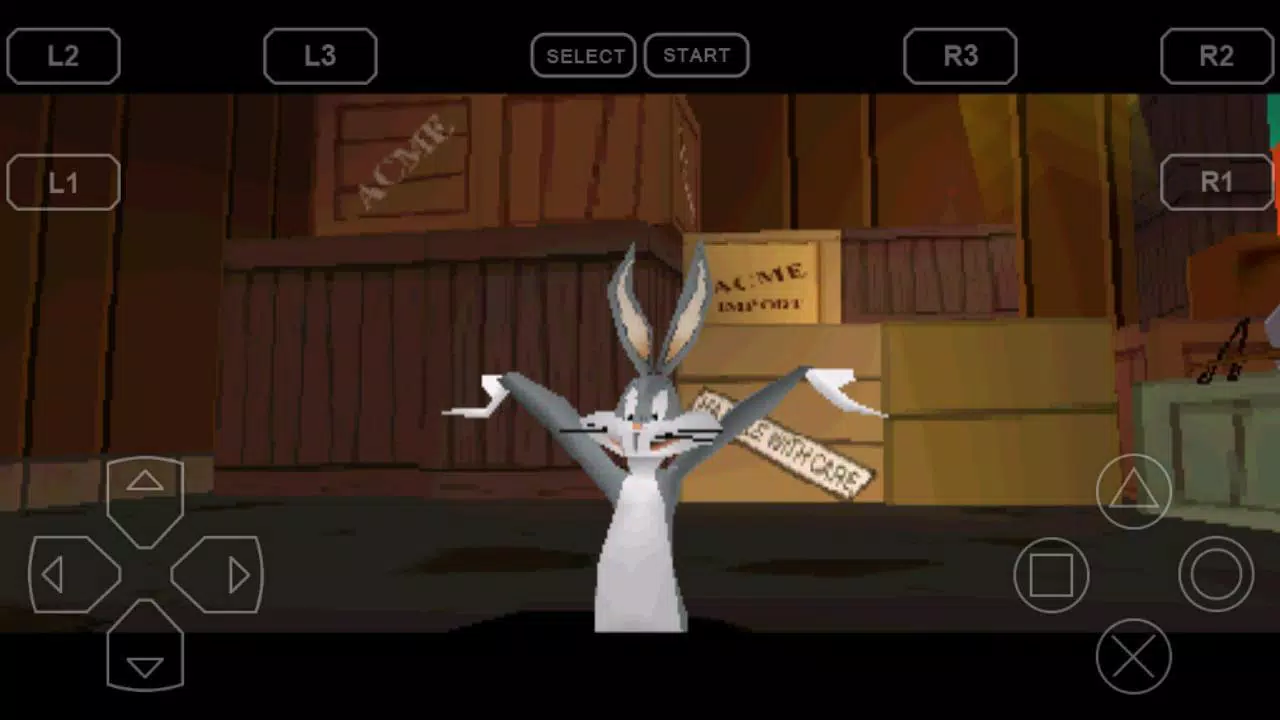Tap the D-pad left arrow
Image resolution: width=1280 pixels, height=720 pixels.
click(x=58, y=574)
